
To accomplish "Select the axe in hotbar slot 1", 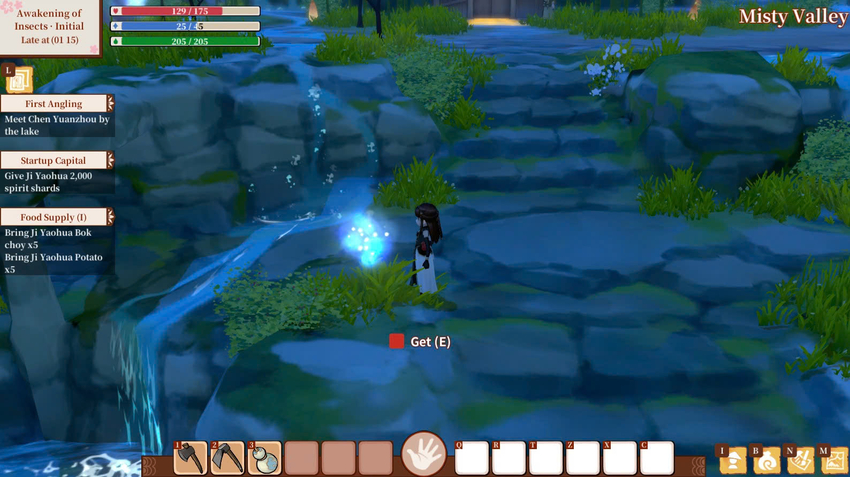I will 191,458.
